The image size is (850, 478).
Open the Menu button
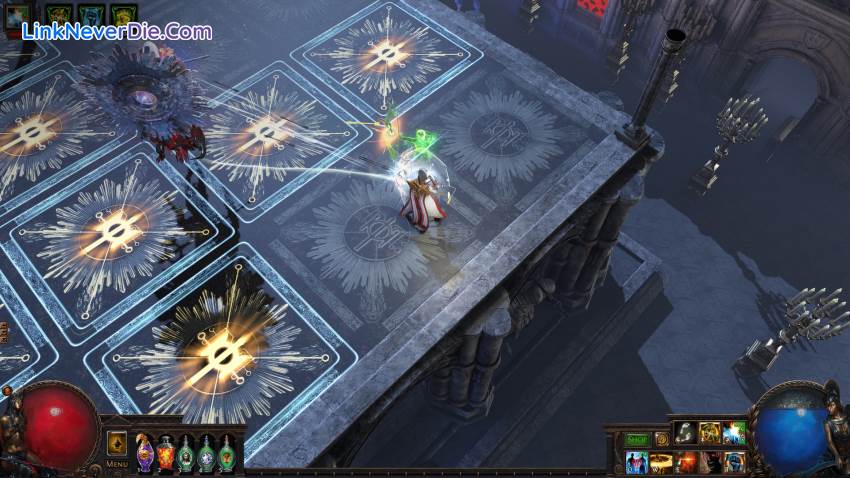(x=117, y=464)
